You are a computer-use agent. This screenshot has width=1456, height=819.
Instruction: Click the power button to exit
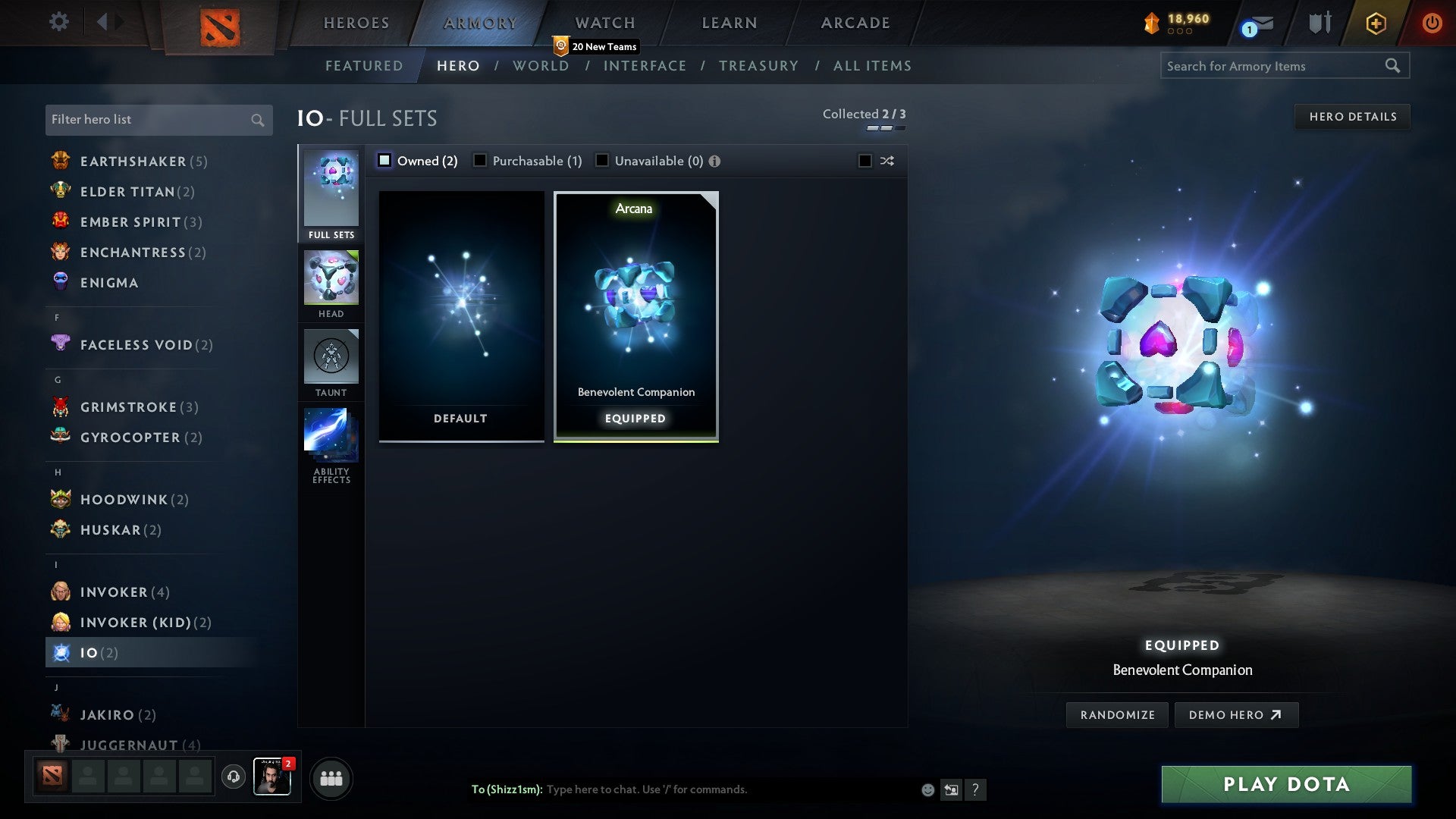1432,22
